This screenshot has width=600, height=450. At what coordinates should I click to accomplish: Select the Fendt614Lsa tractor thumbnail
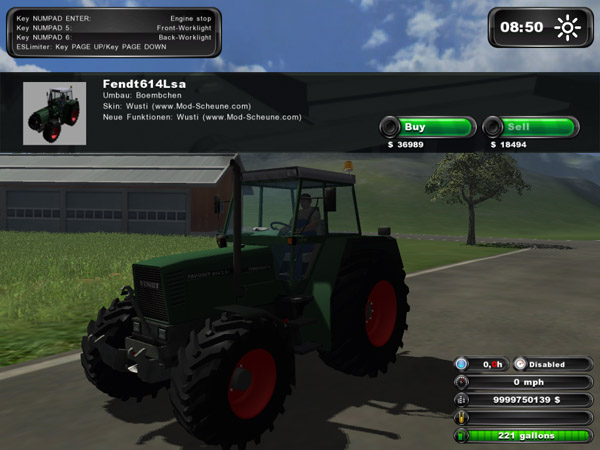[56, 114]
